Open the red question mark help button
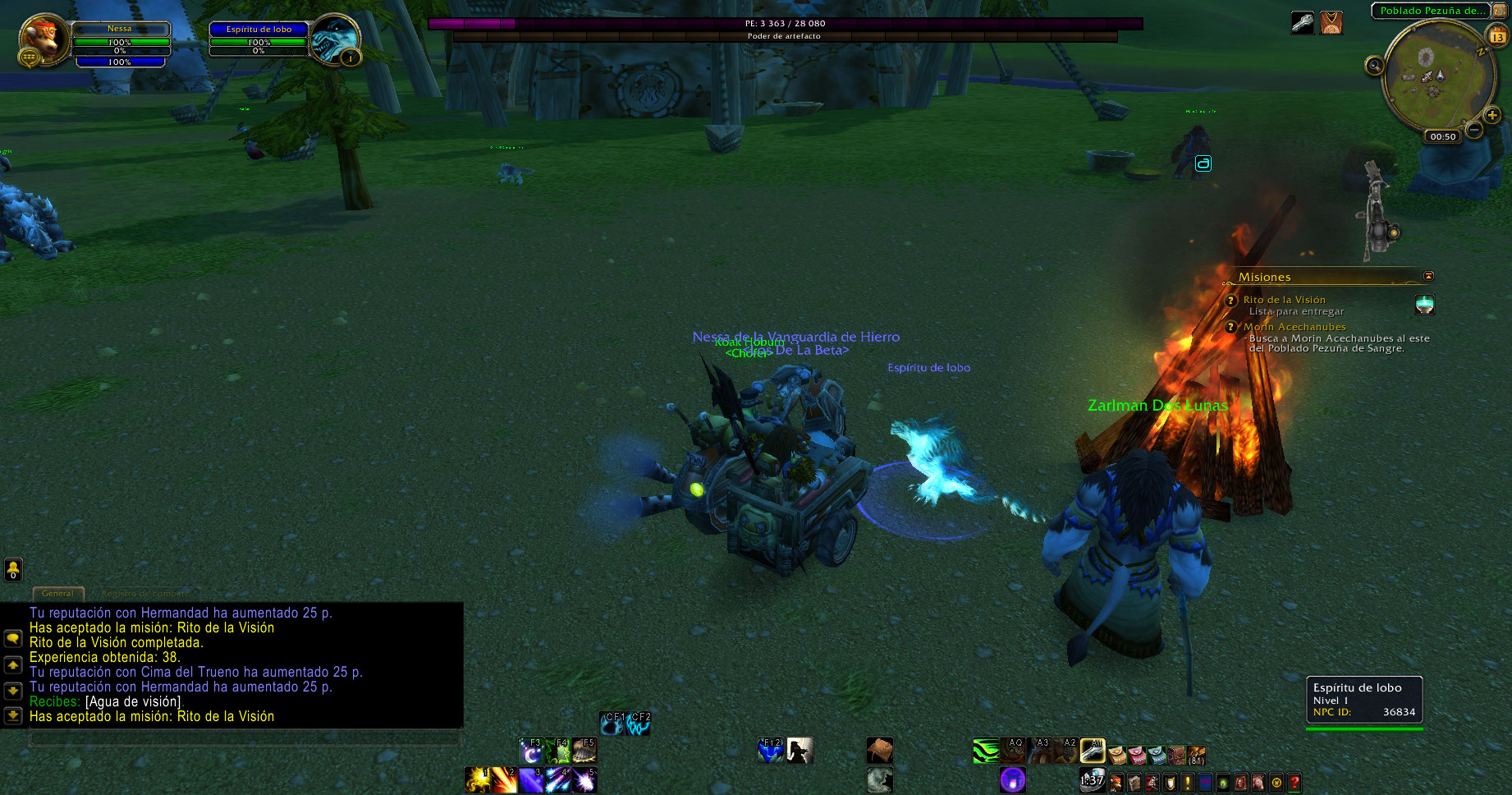The image size is (1512, 795). point(1294,783)
